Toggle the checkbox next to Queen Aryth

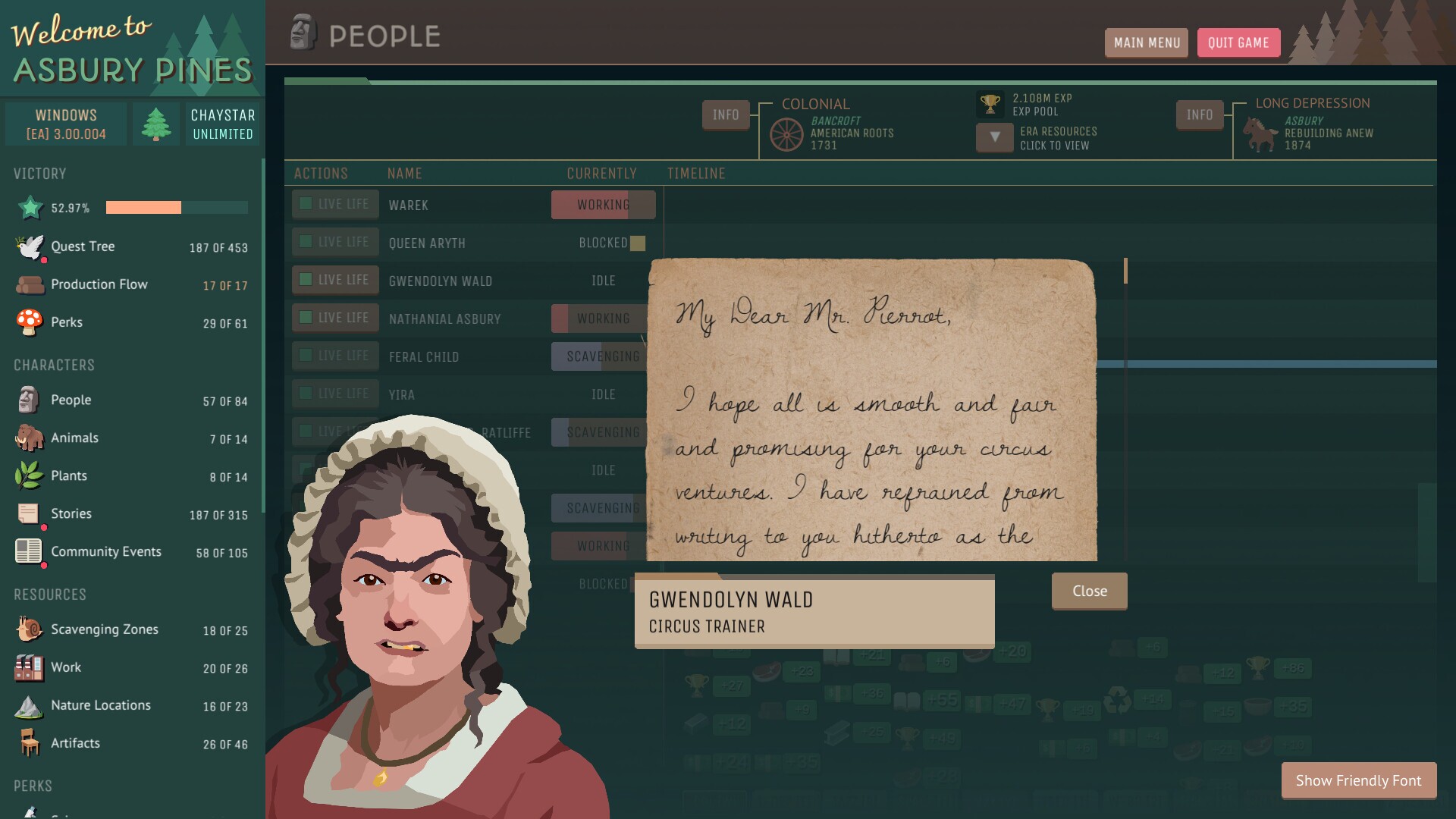(x=306, y=242)
